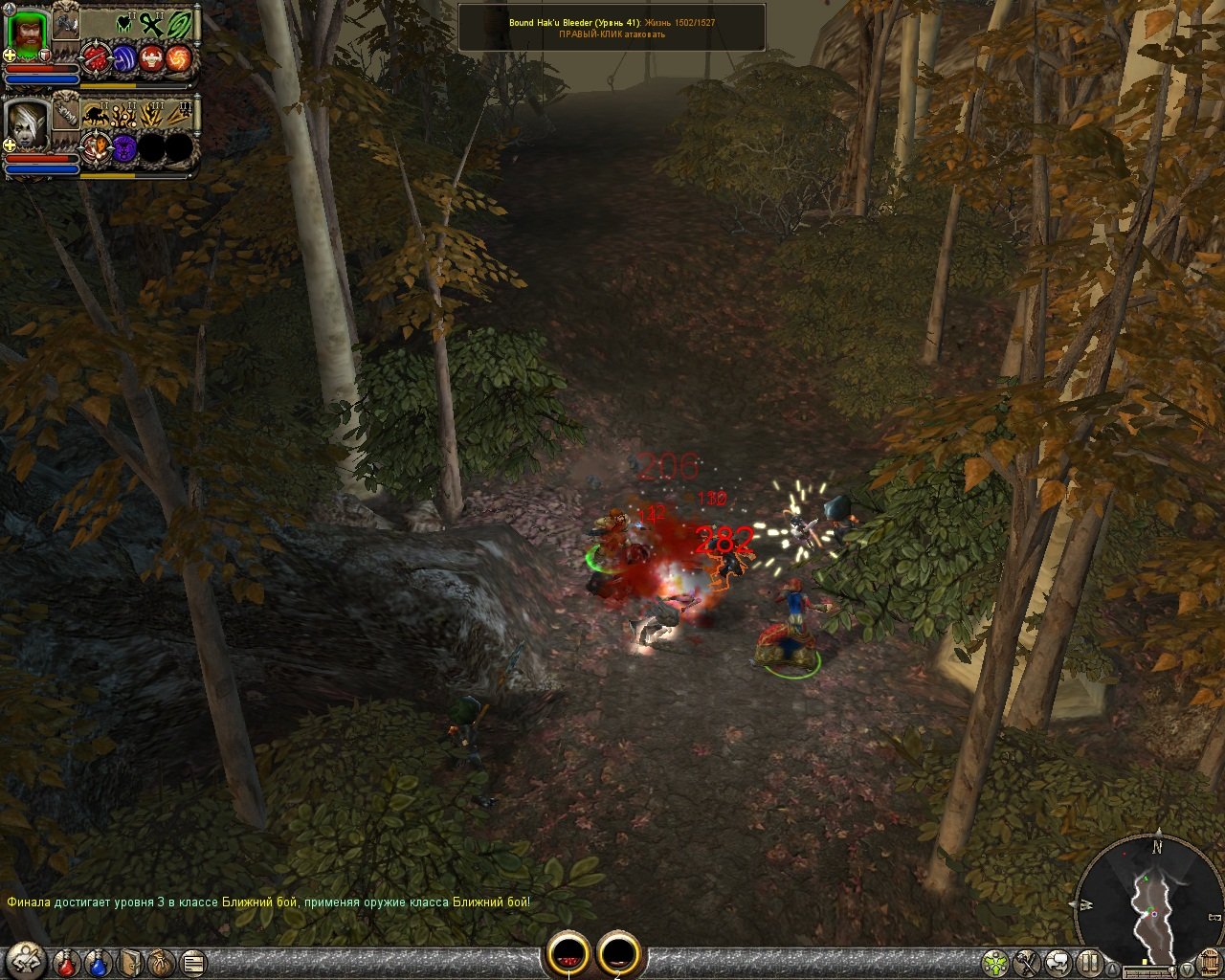Use the blue mana potion button
This screenshot has height=980, width=1225.
pos(98,961)
